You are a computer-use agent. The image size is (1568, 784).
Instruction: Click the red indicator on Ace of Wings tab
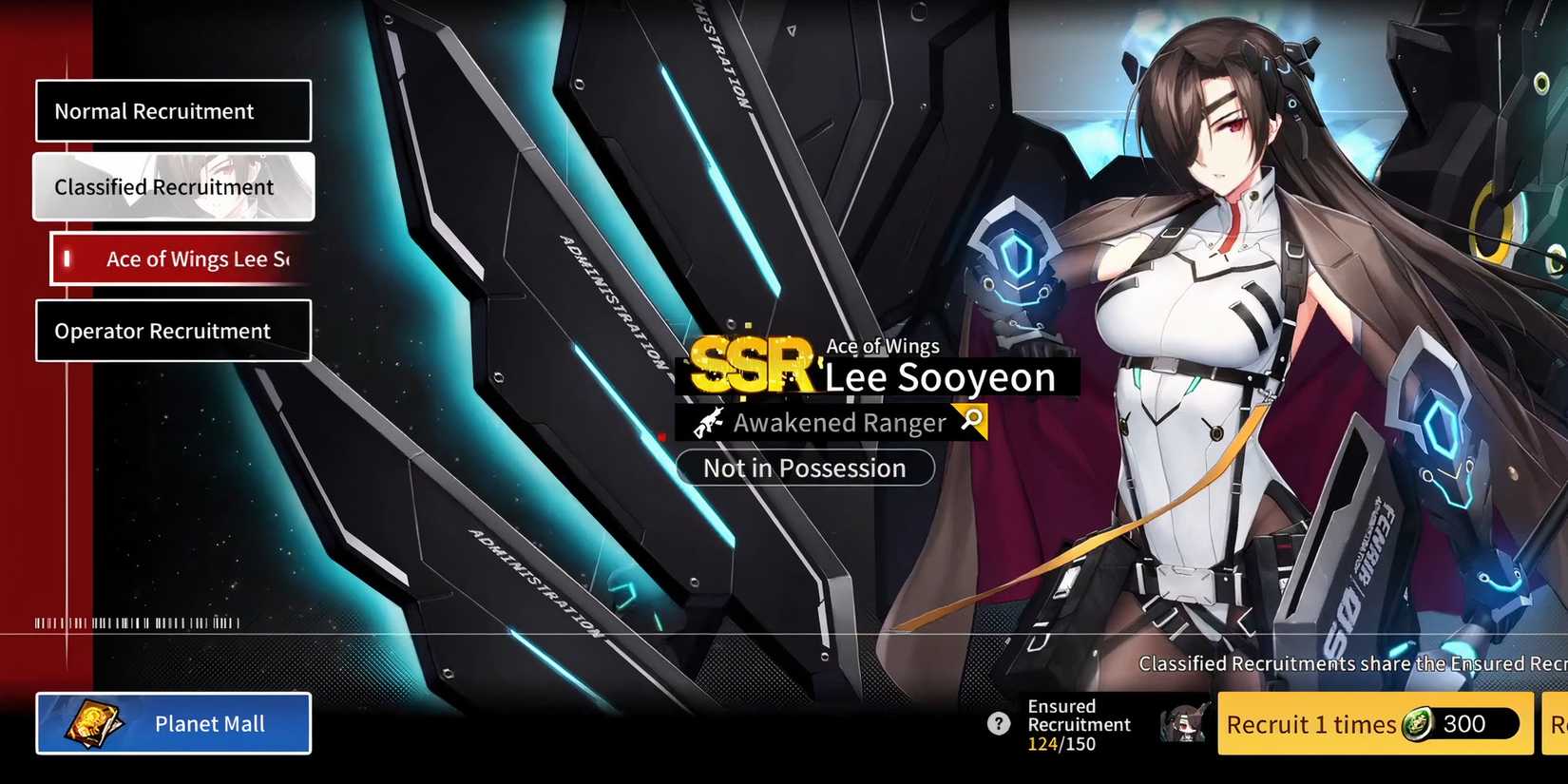pyautogui.click(x=67, y=258)
